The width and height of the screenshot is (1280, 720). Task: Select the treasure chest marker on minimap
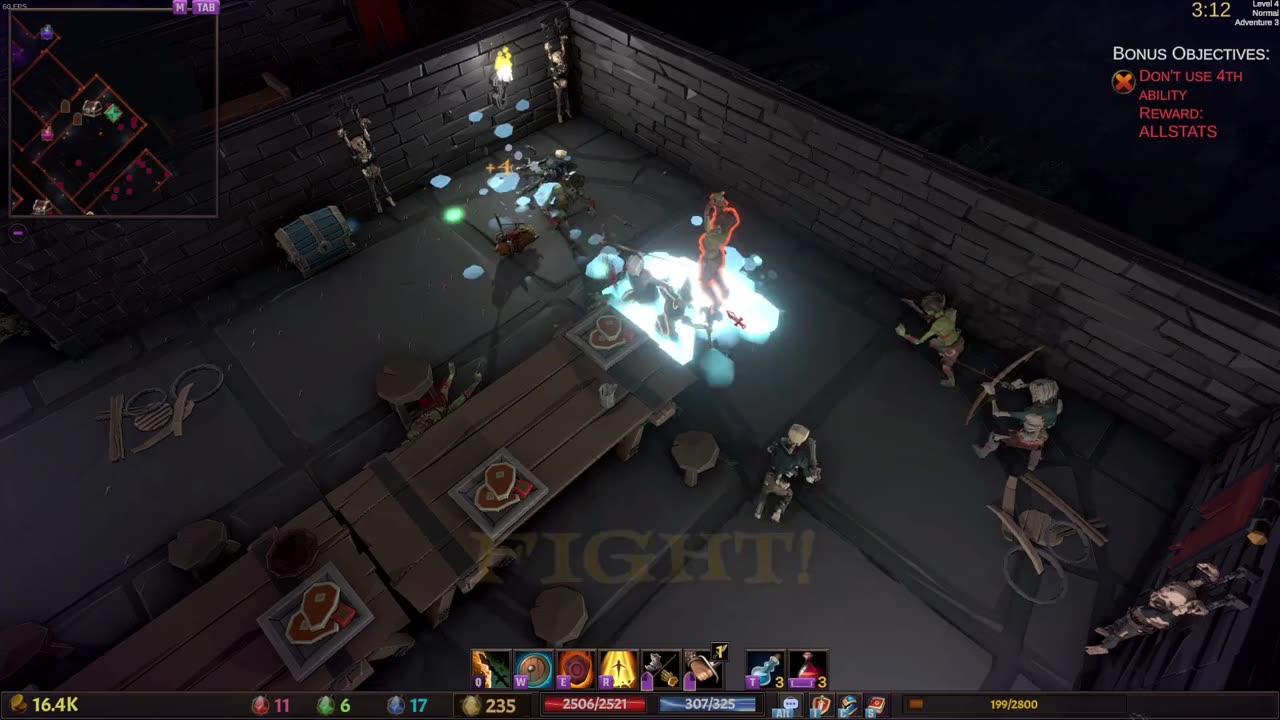coord(92,108)
